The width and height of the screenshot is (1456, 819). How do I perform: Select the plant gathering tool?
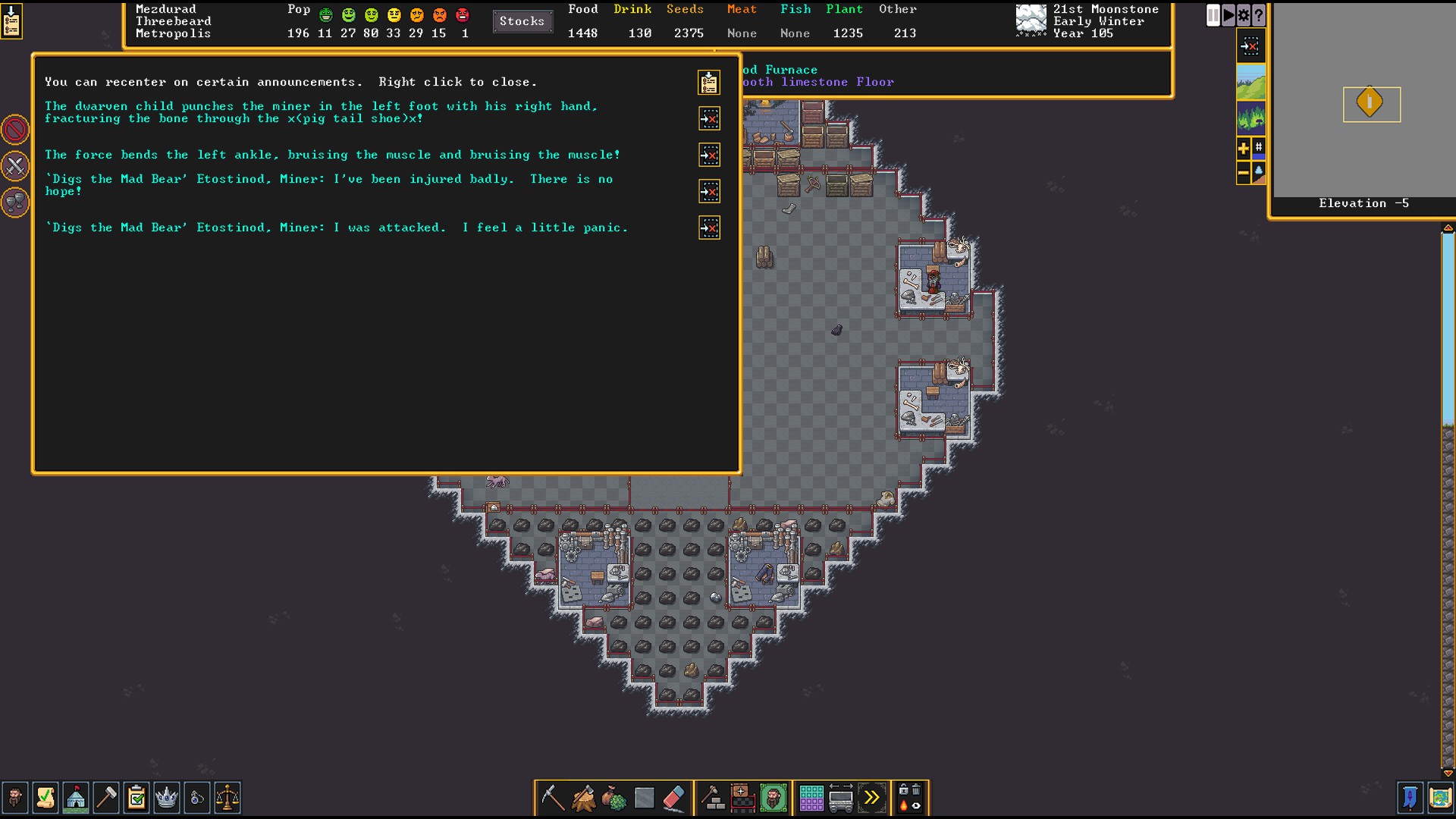pyautogui.click(x=613, y=798)
